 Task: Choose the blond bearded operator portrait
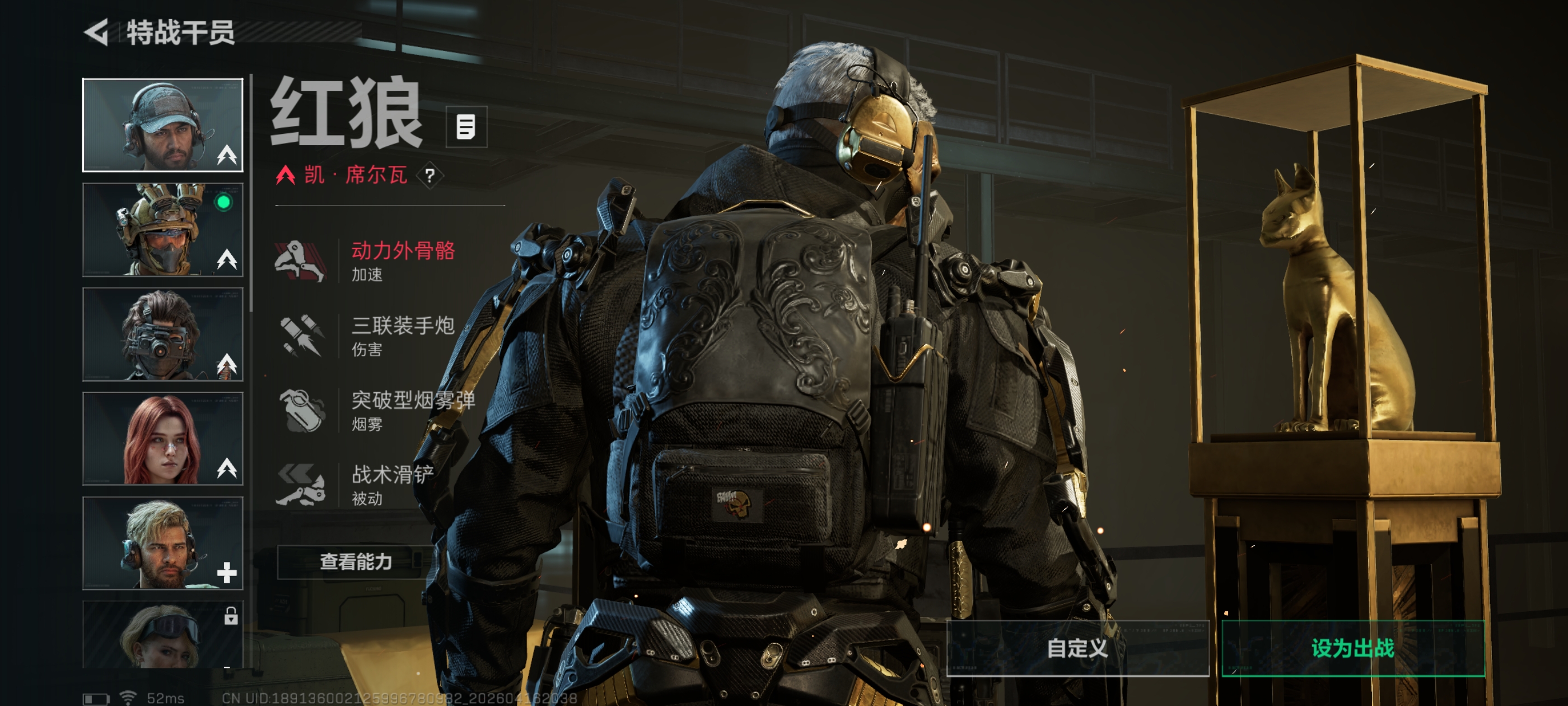click(162, 544)
